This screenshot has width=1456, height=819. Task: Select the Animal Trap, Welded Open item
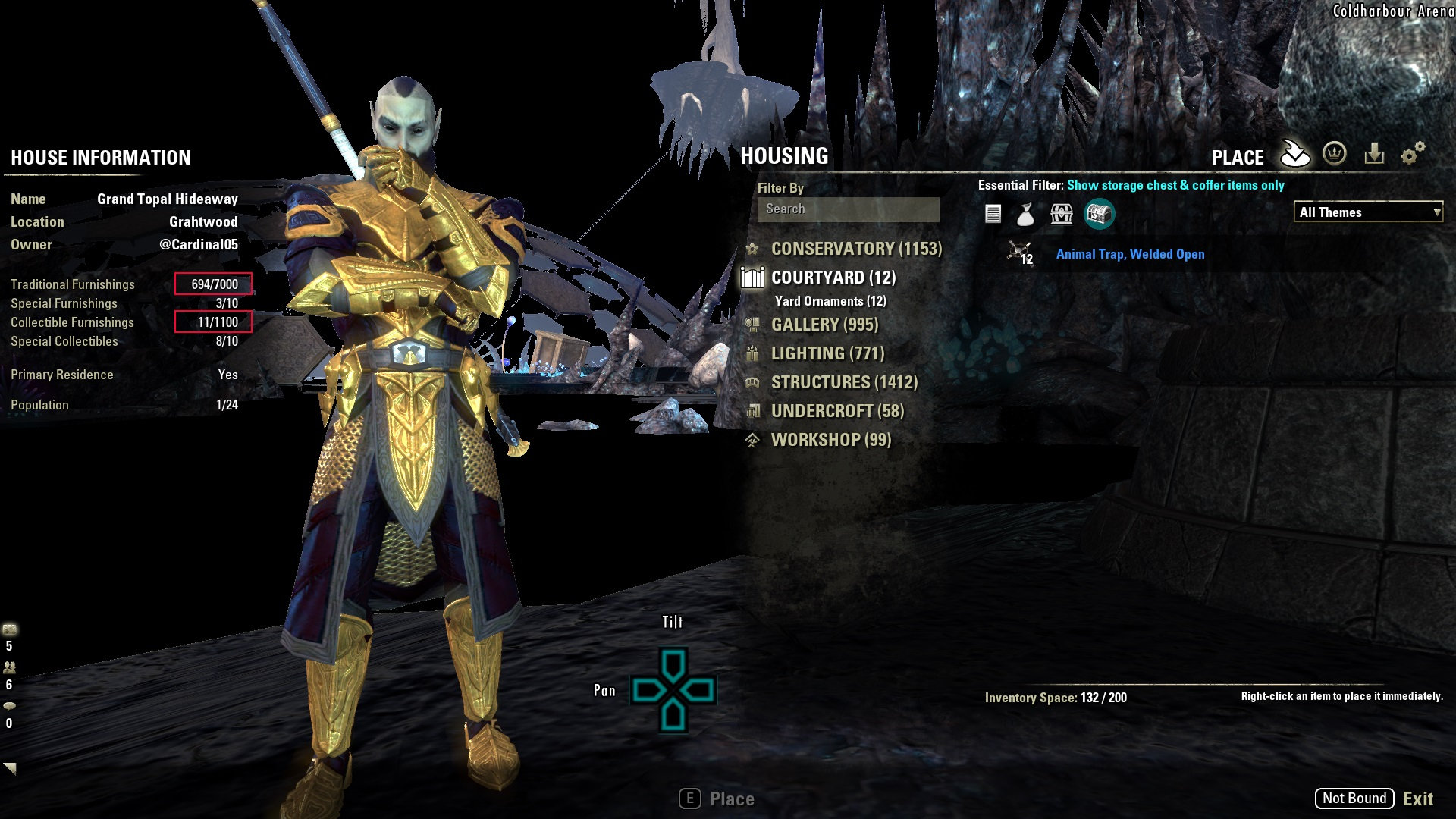1130,254
